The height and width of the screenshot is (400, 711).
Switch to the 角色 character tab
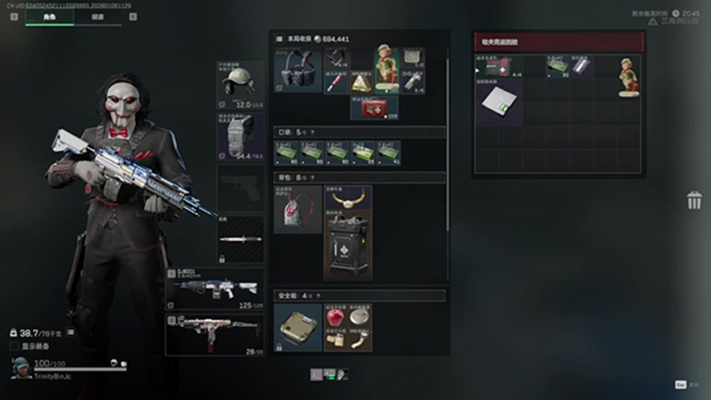(x=50, y=18)
